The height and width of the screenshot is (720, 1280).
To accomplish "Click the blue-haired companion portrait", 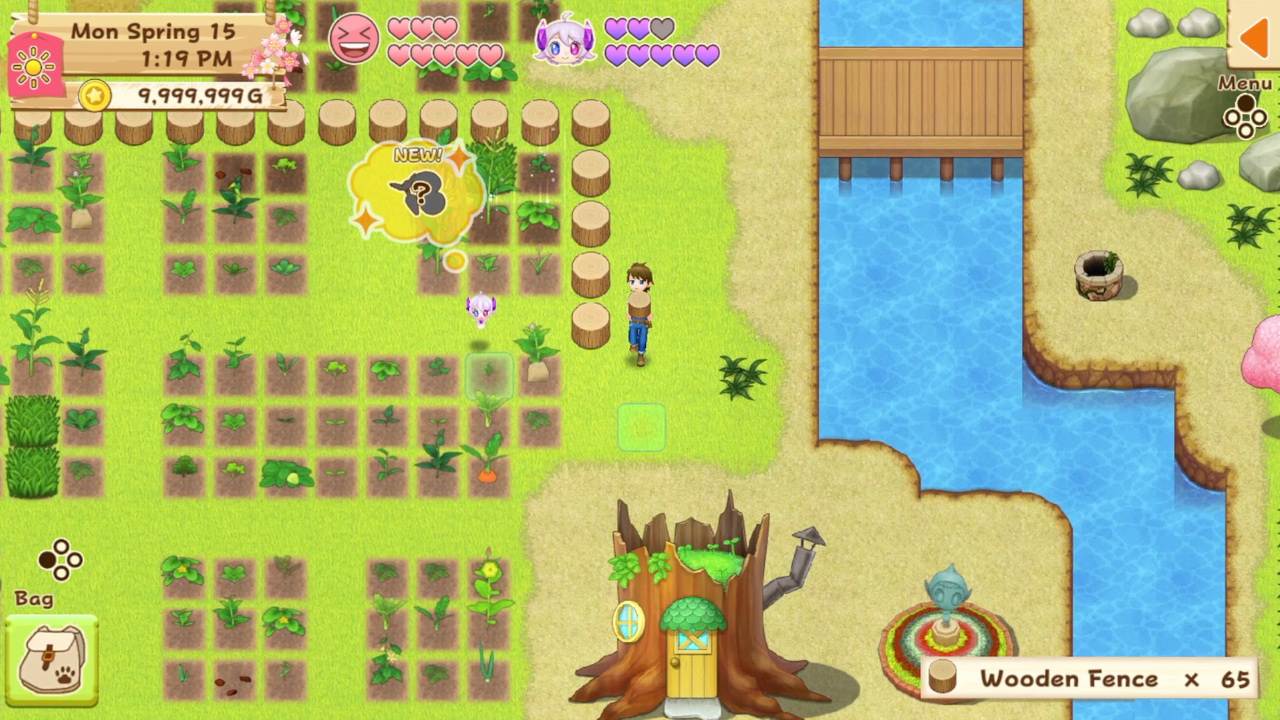I will (562, 37).
